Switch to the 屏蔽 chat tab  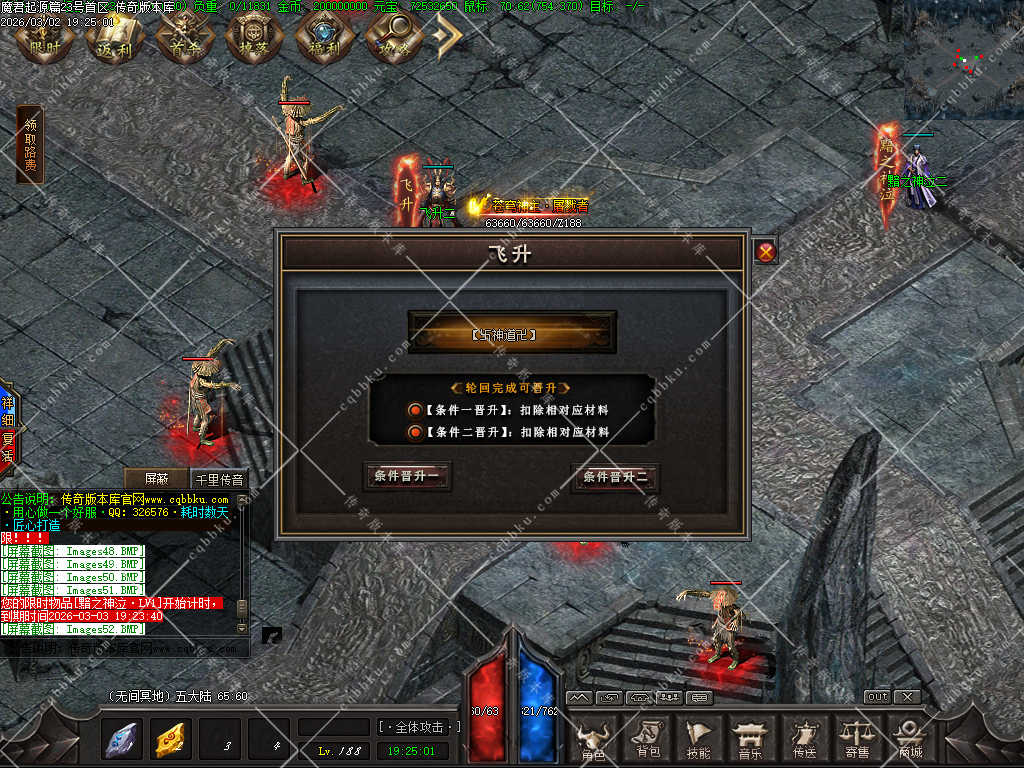point(156,479)
